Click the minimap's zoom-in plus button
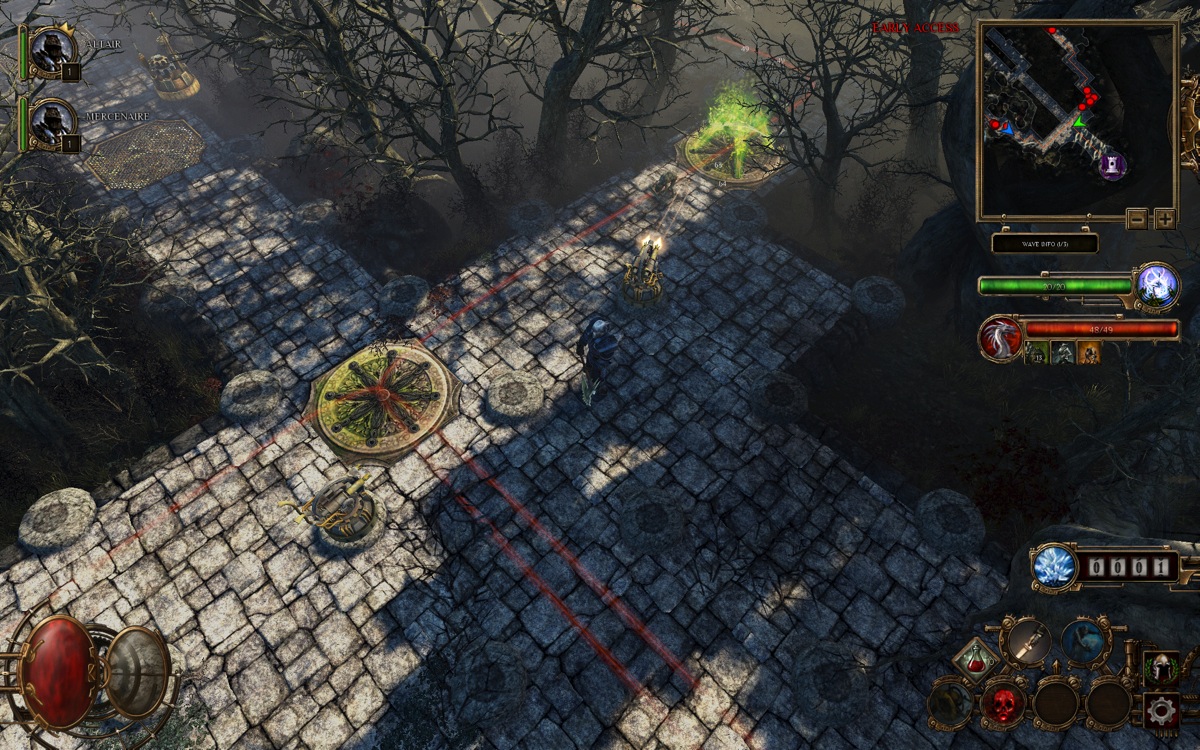 (1165, 219)
